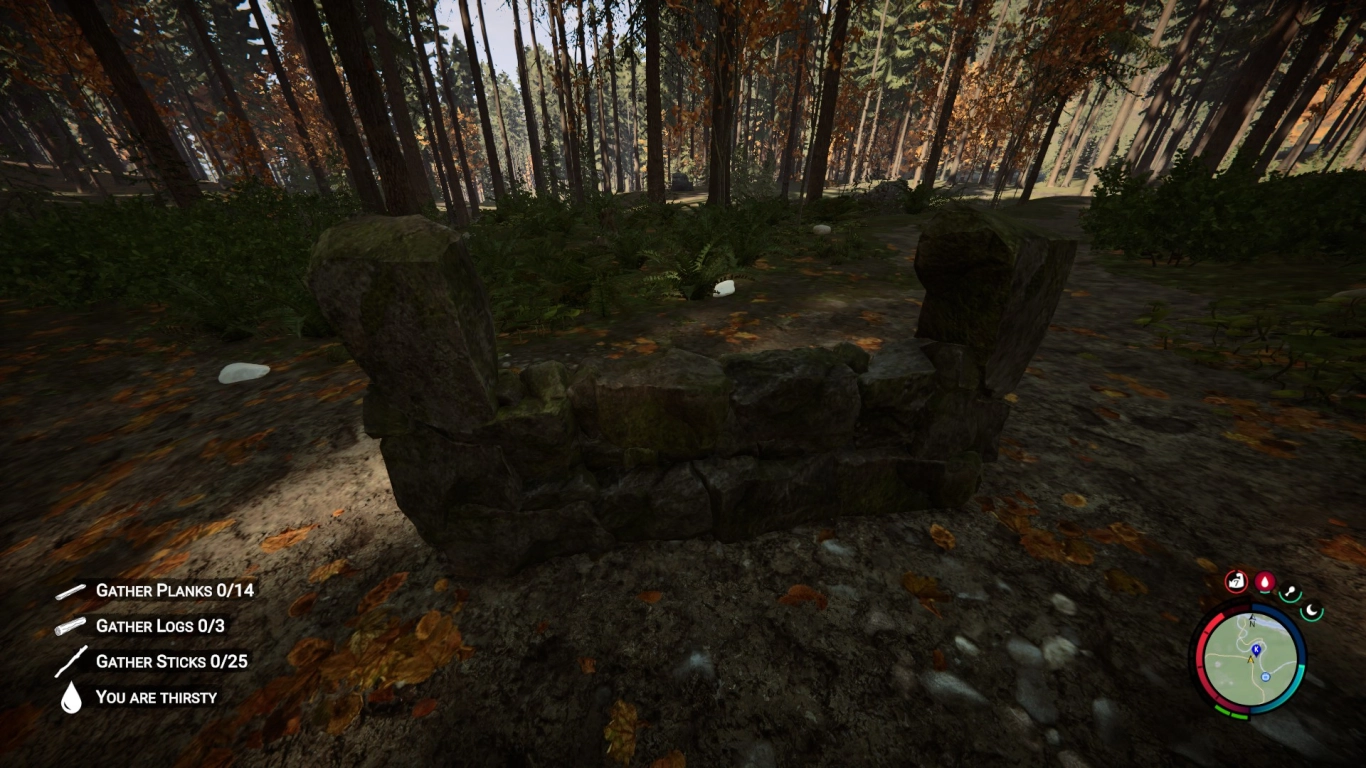Select the red water drop thirst icon
This screenshot has height=768, width=1366.
point(1265,581)
